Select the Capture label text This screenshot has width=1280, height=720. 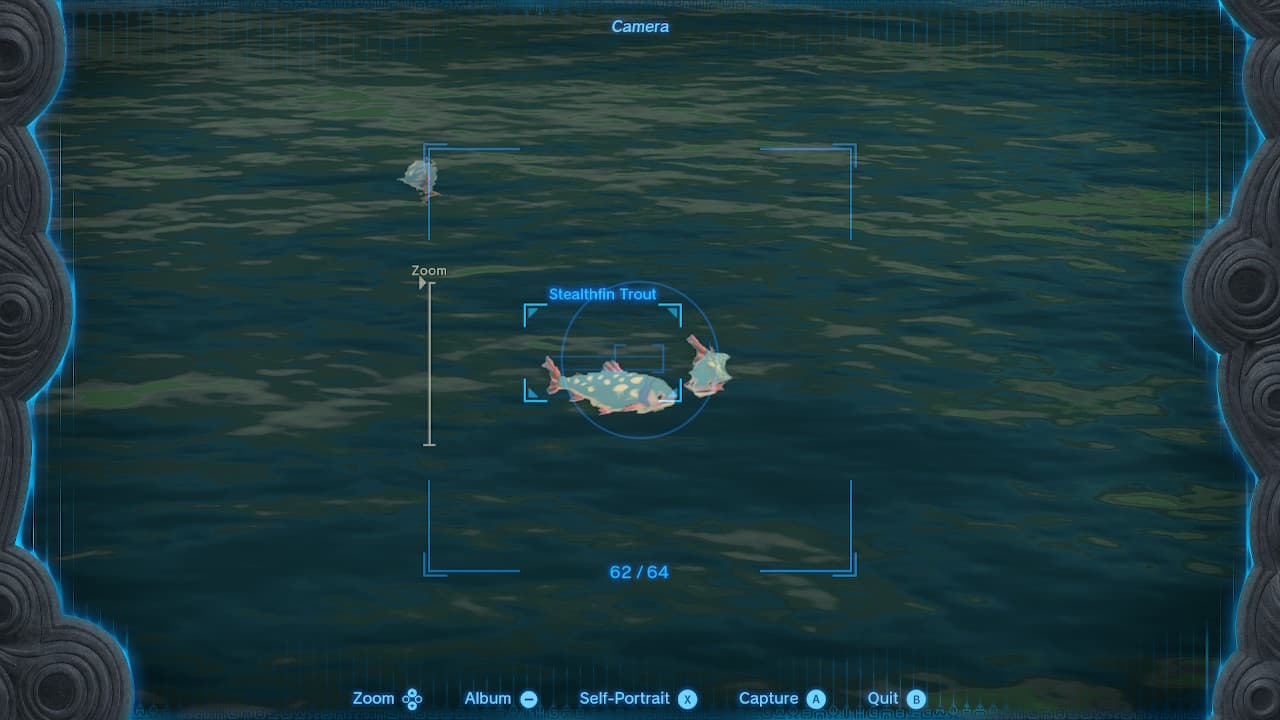[769, 698]
